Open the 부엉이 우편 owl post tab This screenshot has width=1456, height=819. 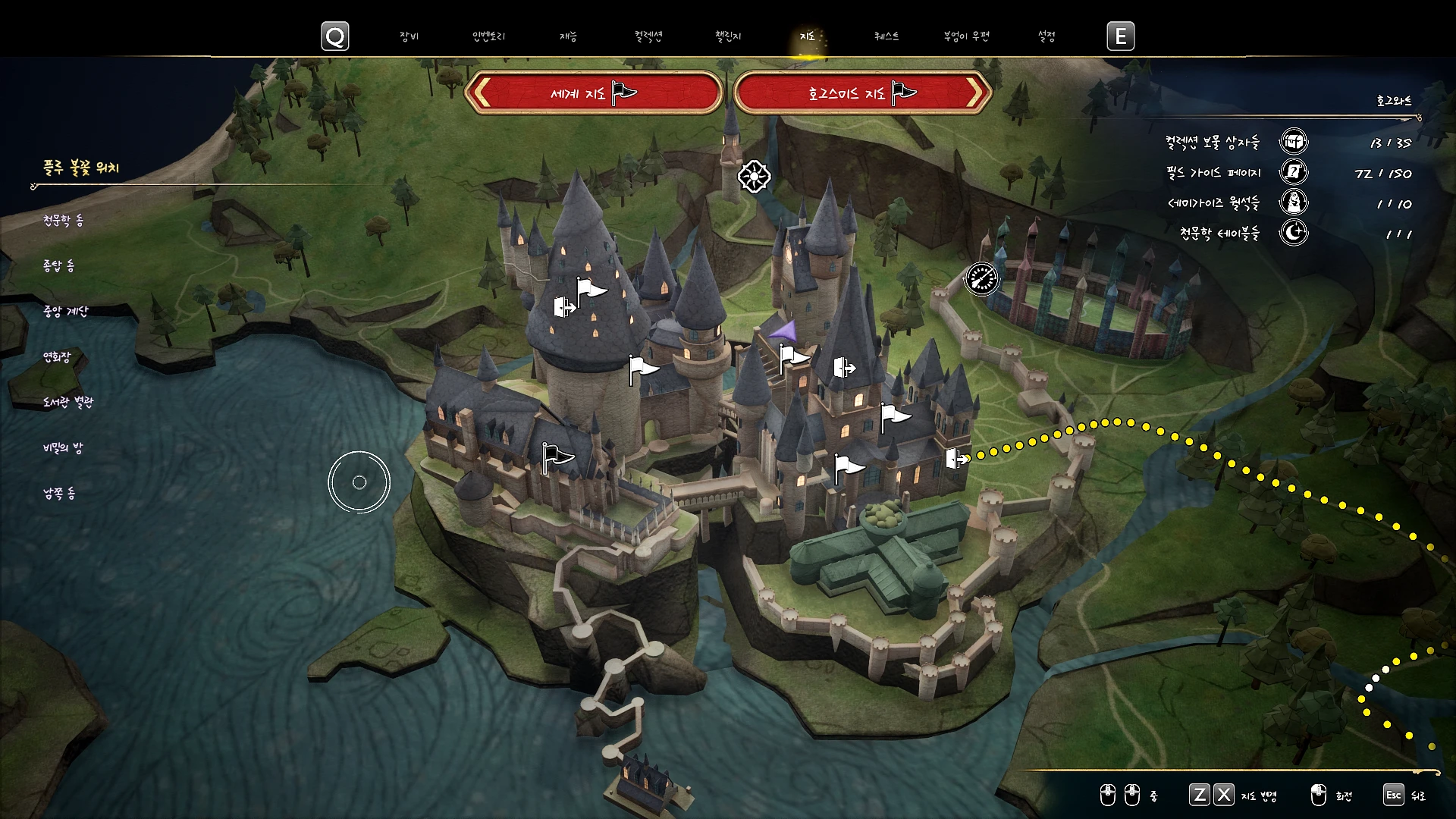click(966, 36)
